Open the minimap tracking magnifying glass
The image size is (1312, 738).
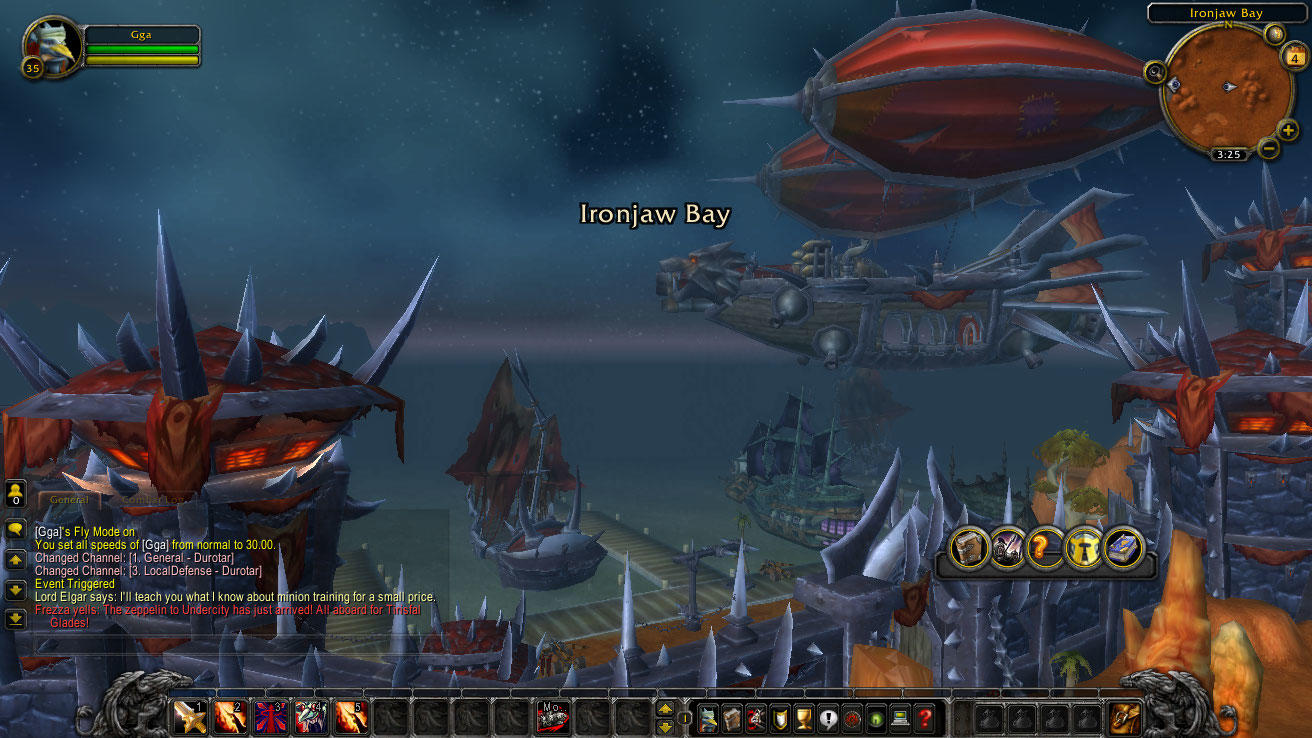click(x=1154, y=73)
